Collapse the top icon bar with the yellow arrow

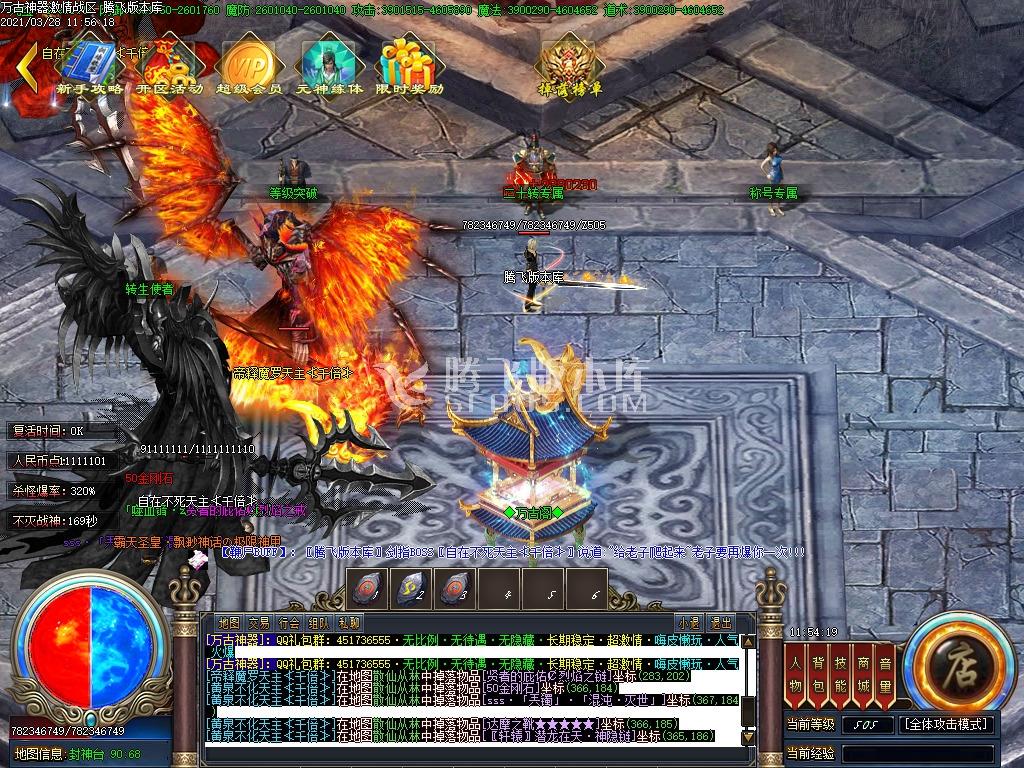(27, 68)
